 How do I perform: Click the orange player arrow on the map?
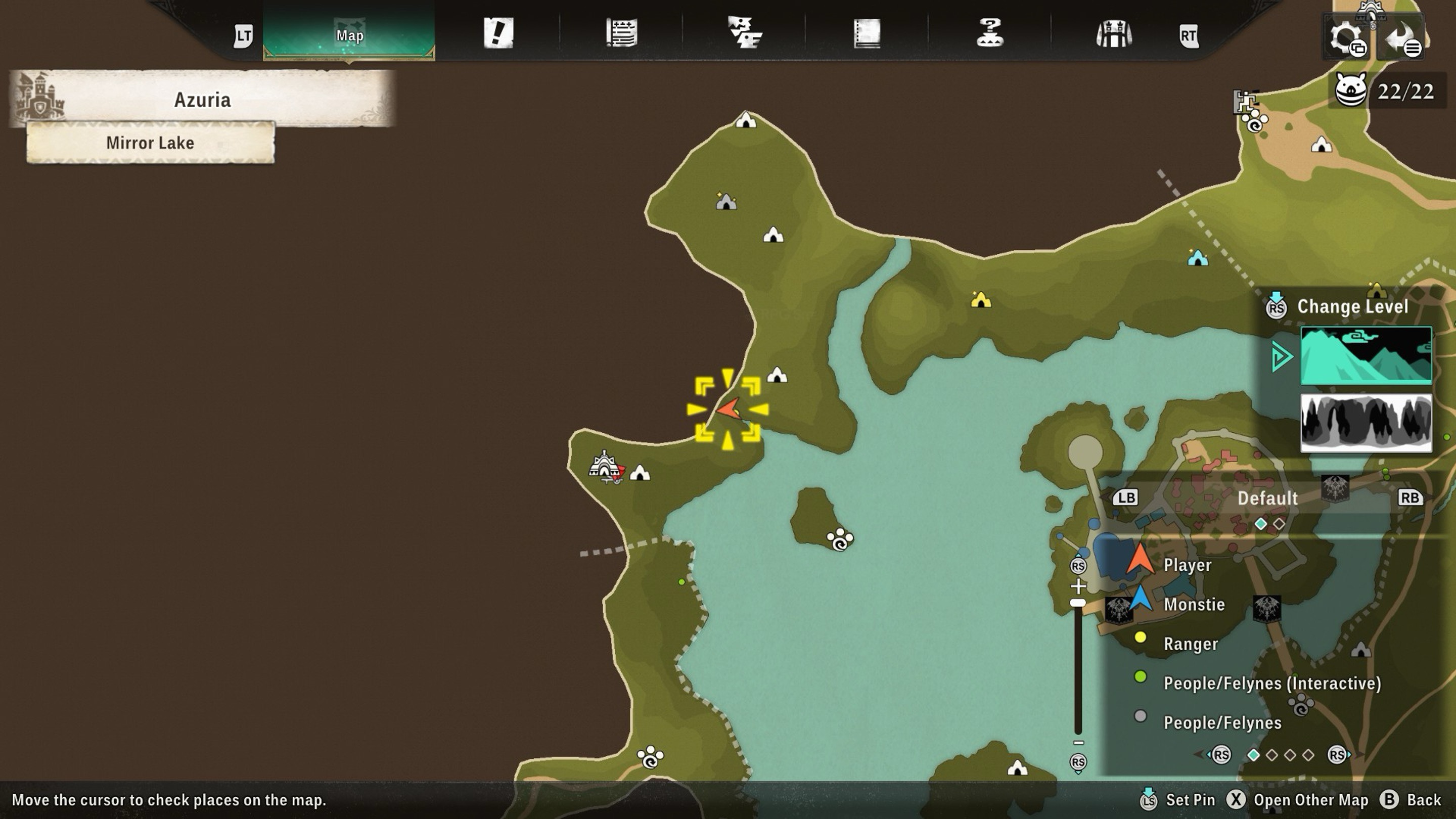(x=729, y=408)
